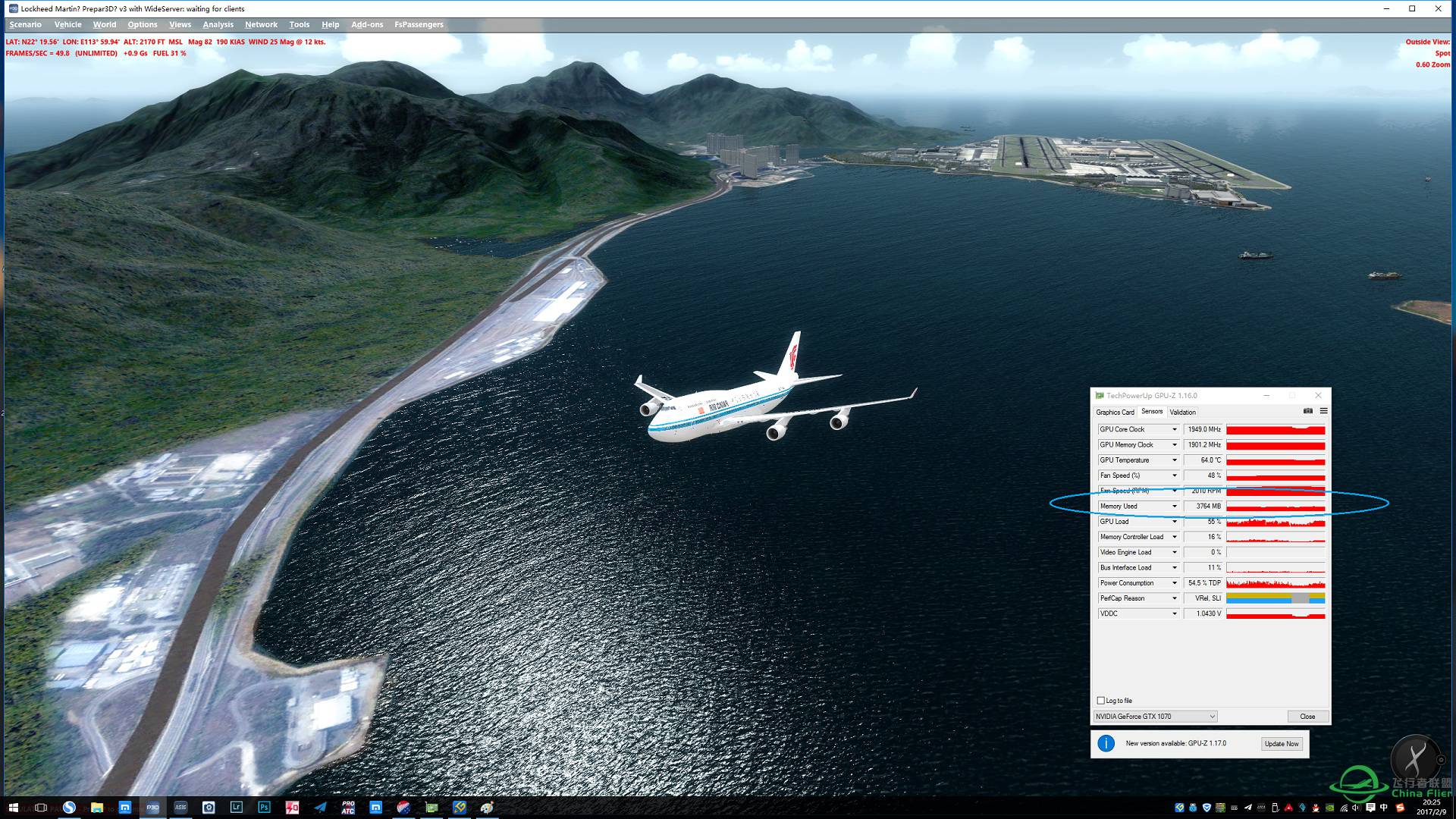Open the Help menu

click(x=330, y=24)
